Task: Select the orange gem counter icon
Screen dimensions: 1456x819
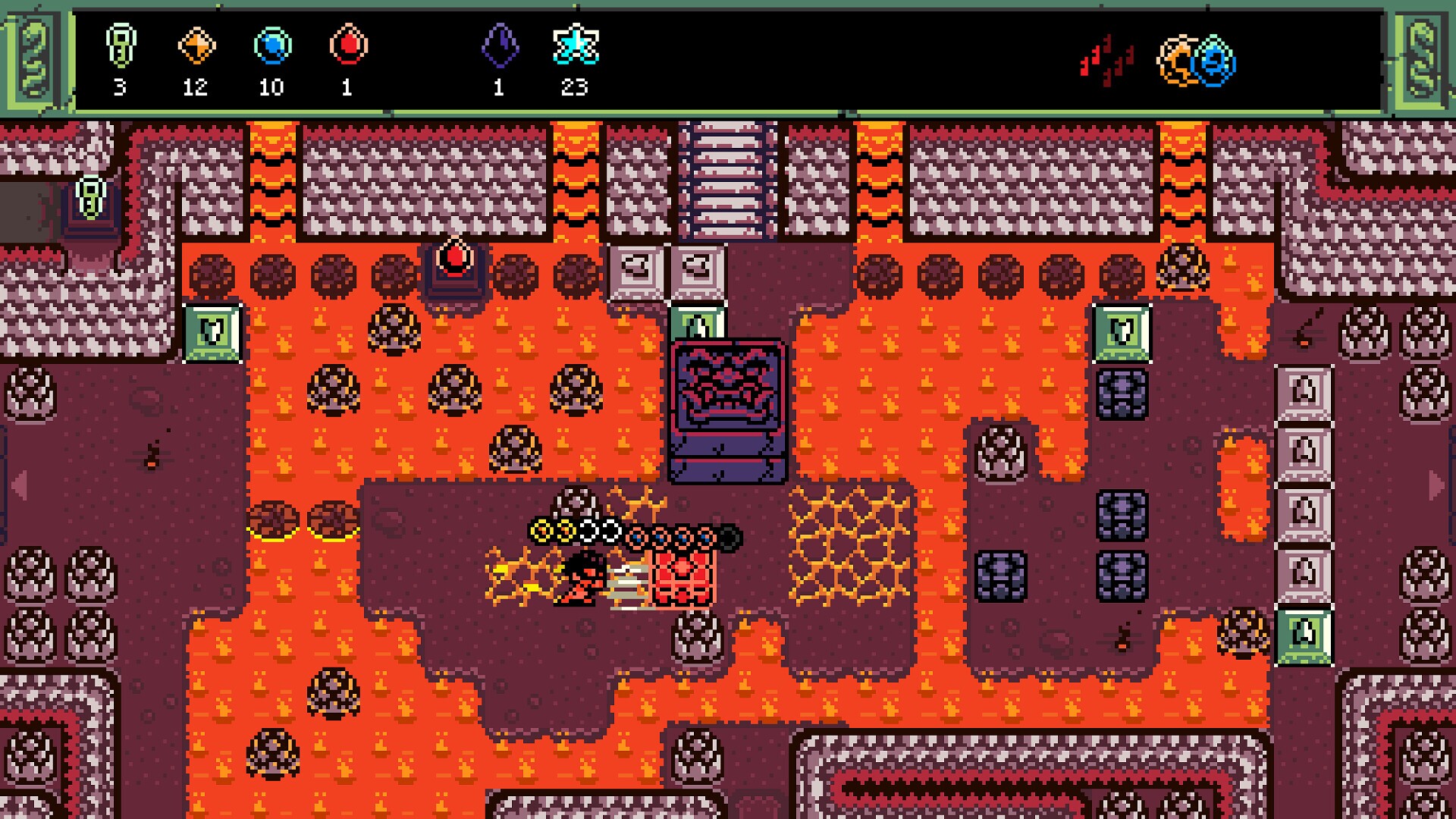Action: (196, 47)
